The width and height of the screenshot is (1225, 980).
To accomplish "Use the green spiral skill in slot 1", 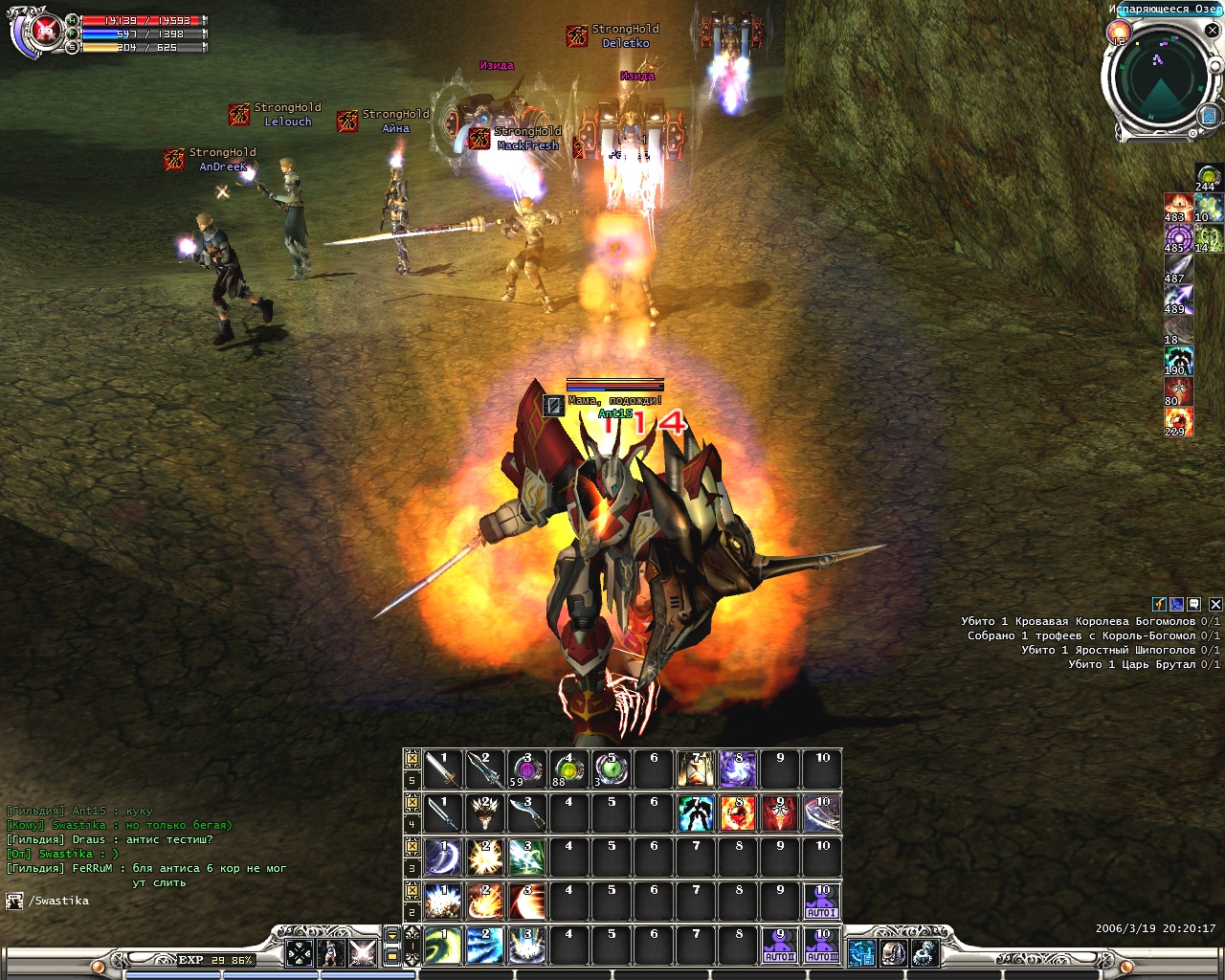I will (442, 946).
